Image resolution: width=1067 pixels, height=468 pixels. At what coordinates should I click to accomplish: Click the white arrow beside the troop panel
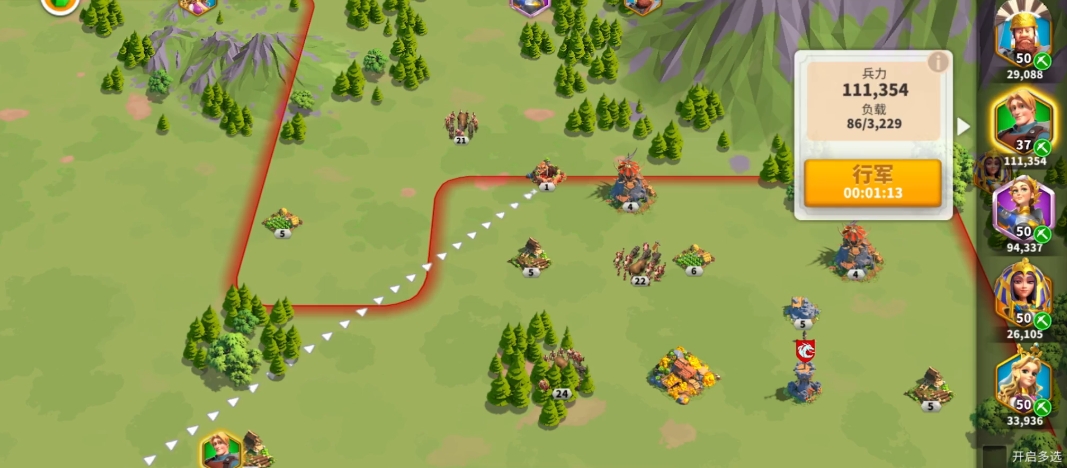pos(963,127)
